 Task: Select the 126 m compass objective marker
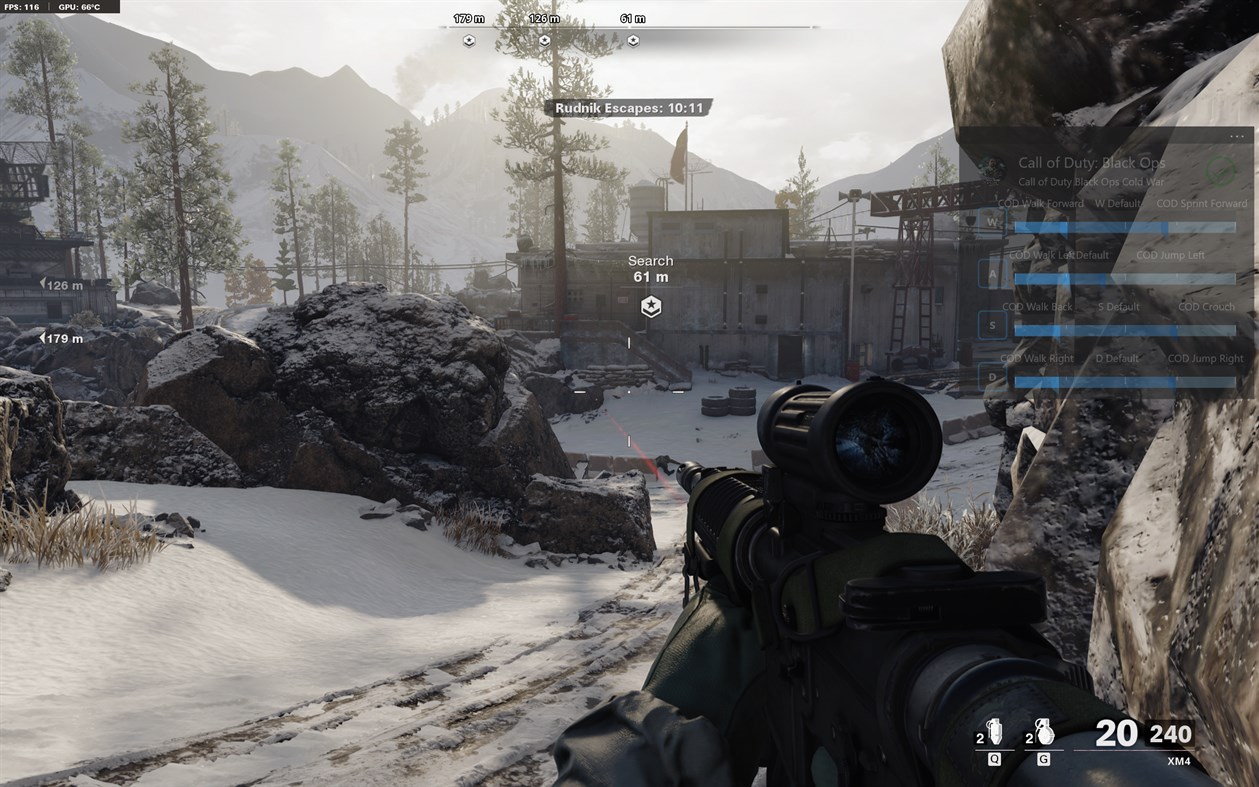click(x=544, y=41)
